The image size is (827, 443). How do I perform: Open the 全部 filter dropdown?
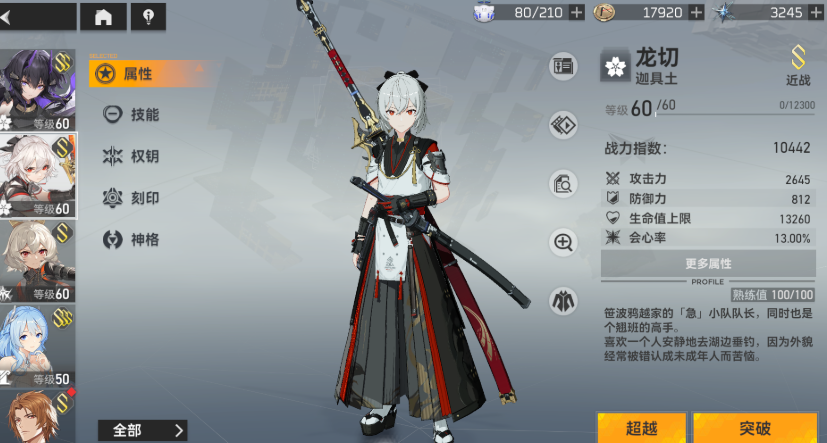tap(138, 430)
